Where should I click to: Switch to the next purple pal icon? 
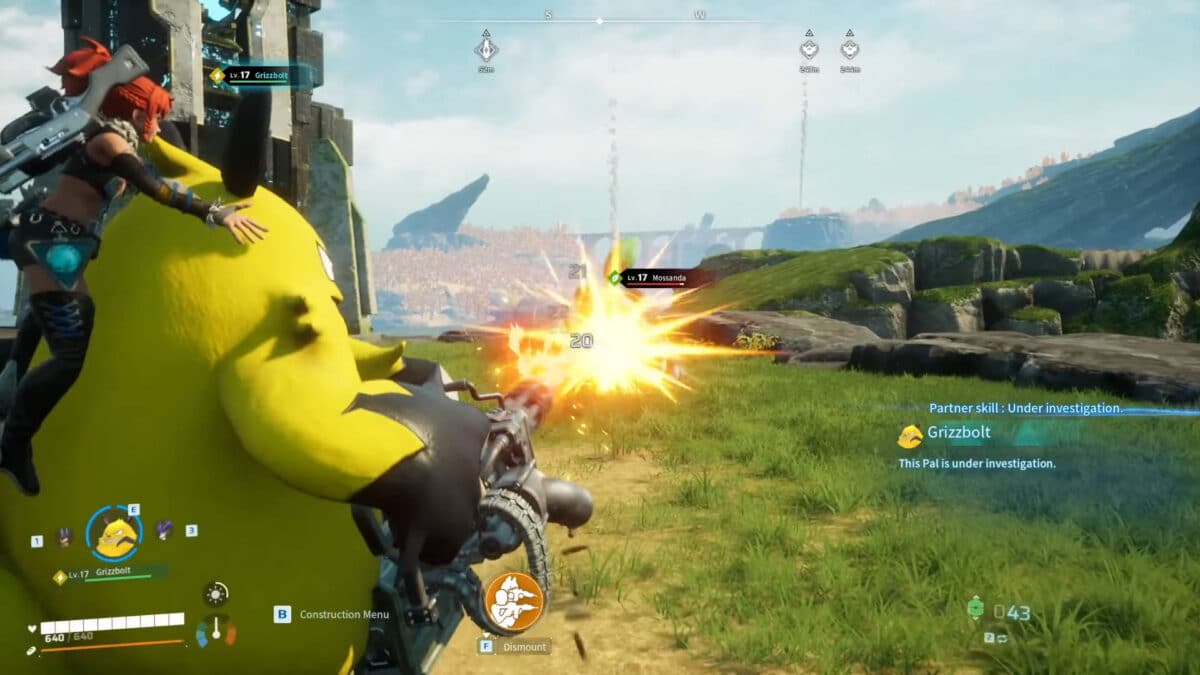[x=164, y=530]
